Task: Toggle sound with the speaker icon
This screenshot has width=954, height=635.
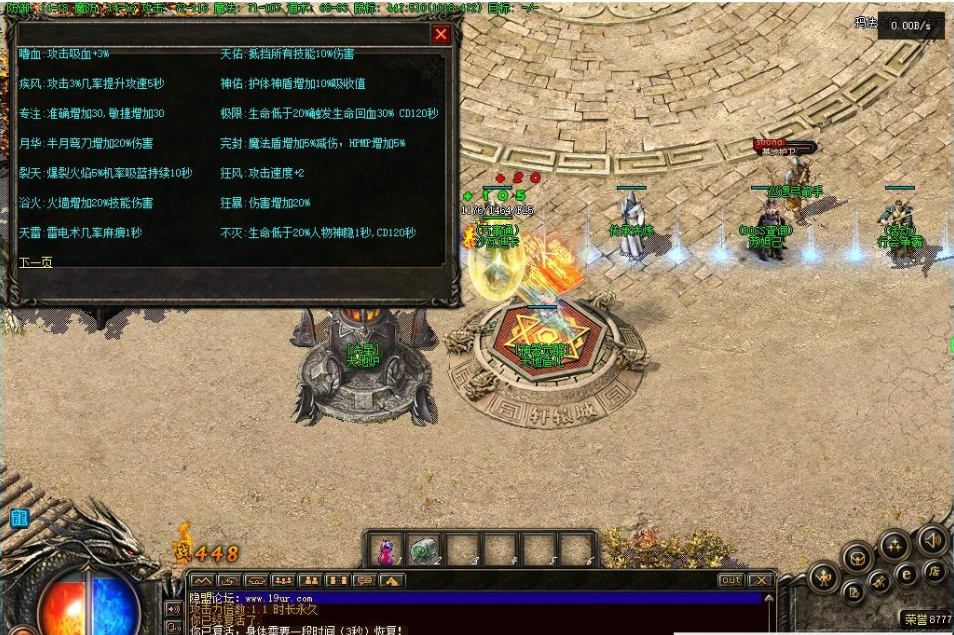Action: (x=931, y=541)
